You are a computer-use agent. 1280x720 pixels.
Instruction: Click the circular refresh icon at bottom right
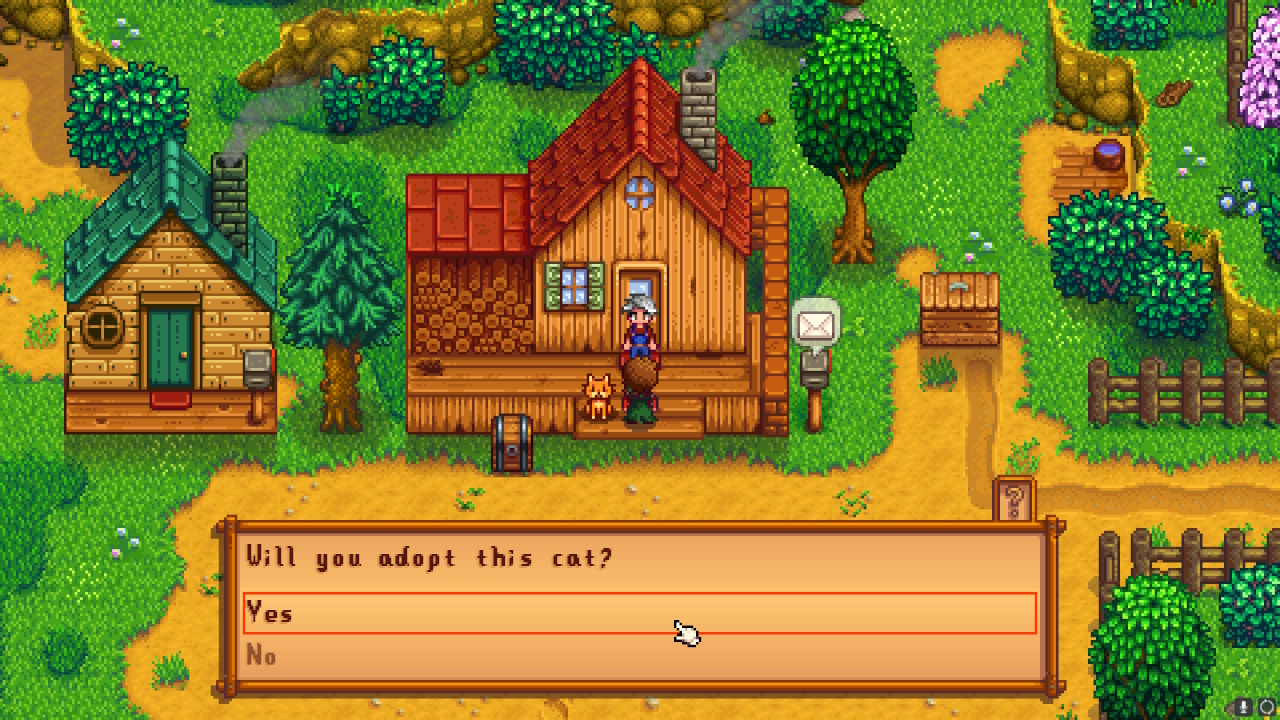click(x=1266, y=707)
